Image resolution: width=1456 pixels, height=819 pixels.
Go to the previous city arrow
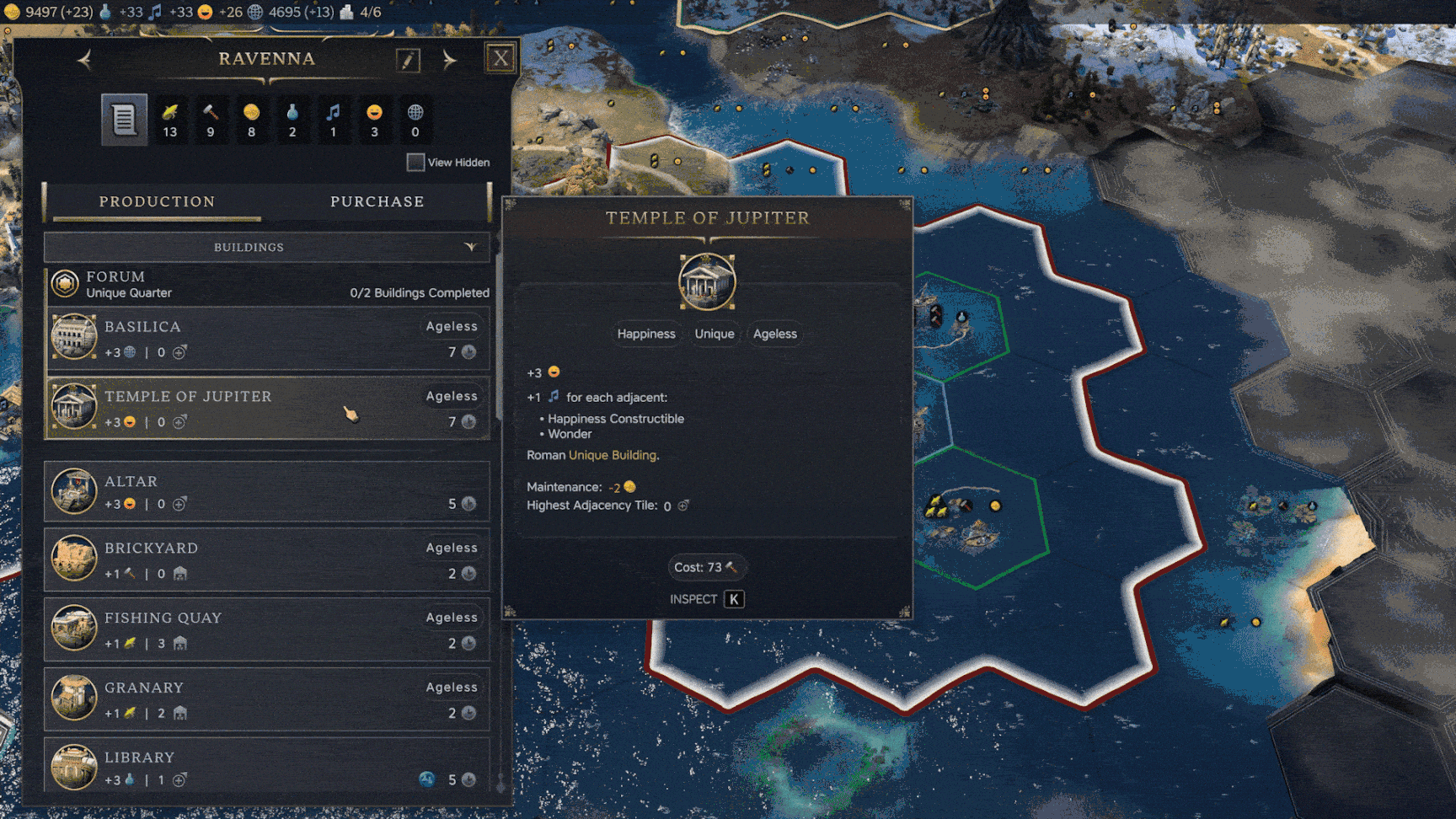[84, 60]
